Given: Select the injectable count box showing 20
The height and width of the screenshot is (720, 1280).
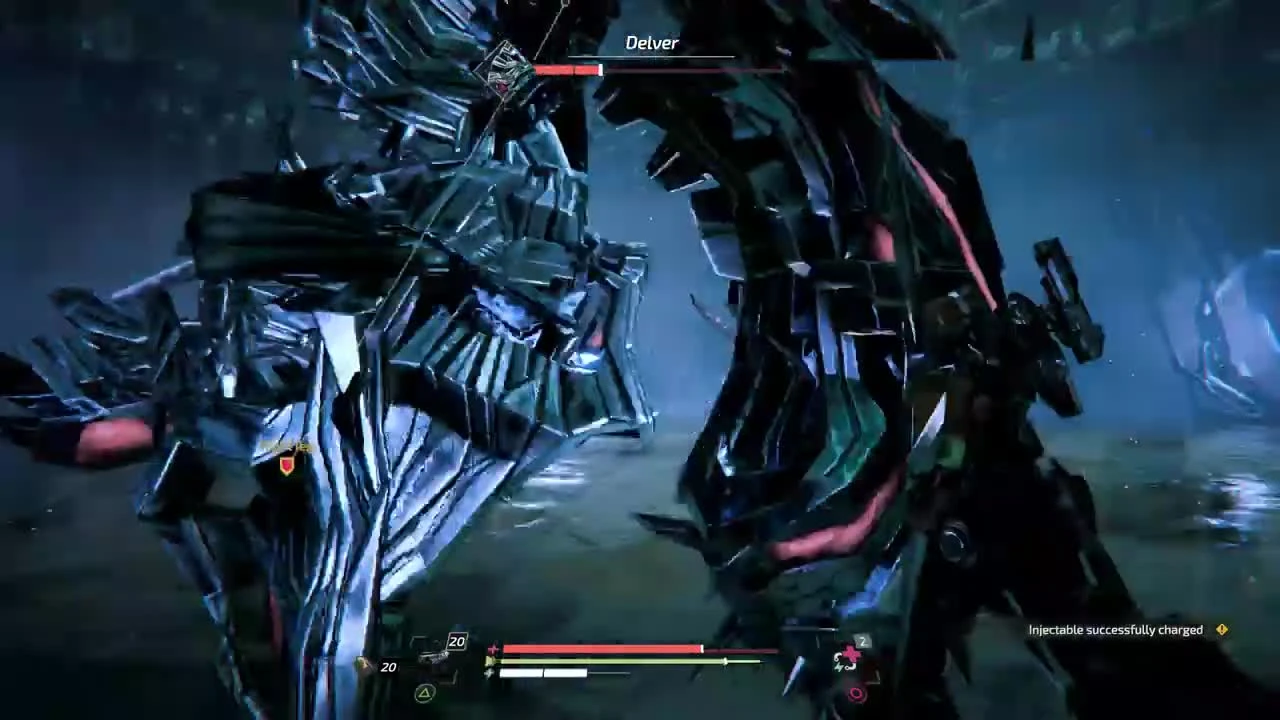Looking at the screenshot, I should [x=456, y=641].
